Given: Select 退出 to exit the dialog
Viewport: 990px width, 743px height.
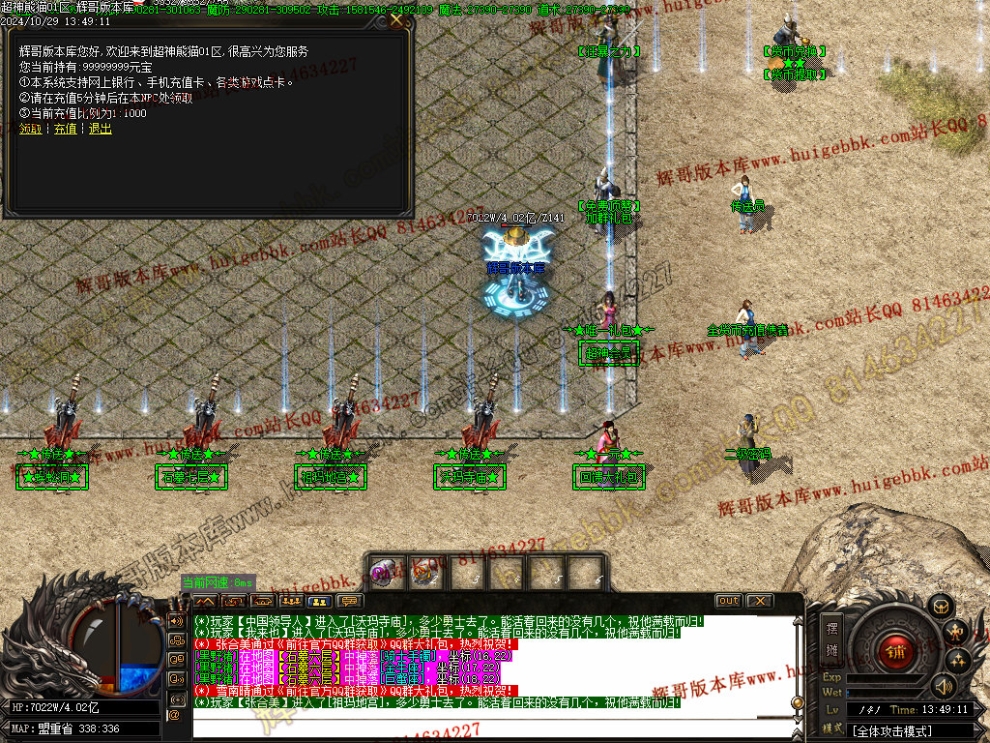Looking at the screenshot, I should [100, 129].
